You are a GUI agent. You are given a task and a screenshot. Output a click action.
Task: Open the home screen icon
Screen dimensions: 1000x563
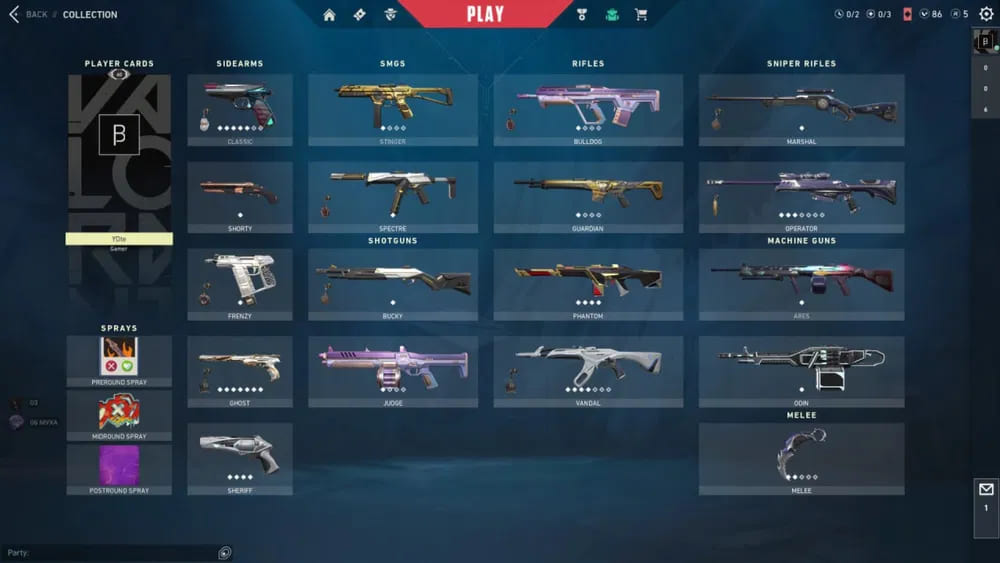click(329, 14)
